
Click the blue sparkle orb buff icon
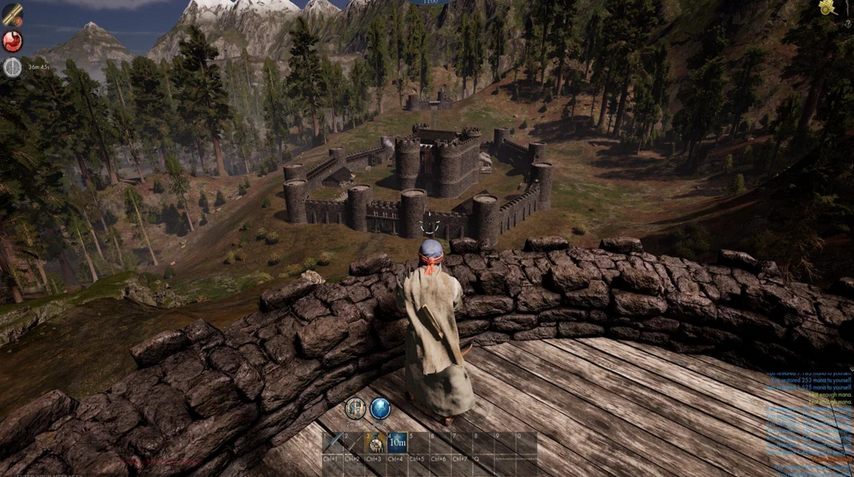tap(380, 408)
